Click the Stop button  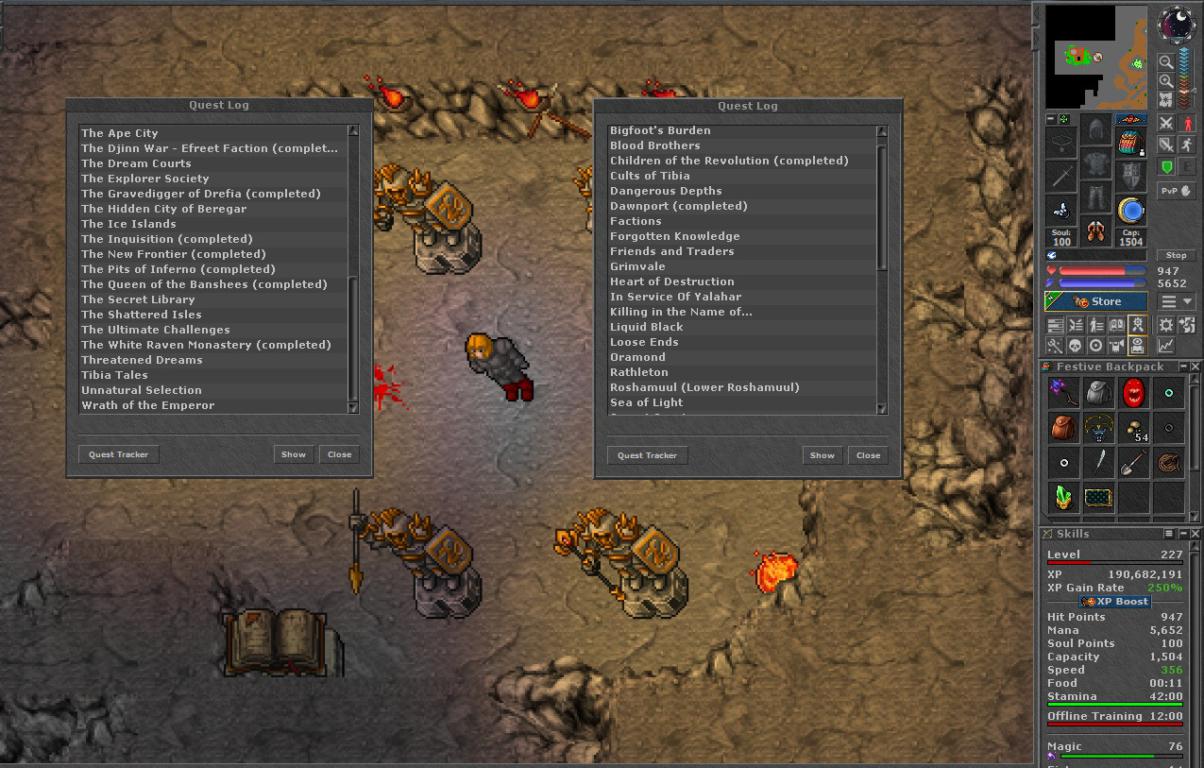coord(1176,255)
